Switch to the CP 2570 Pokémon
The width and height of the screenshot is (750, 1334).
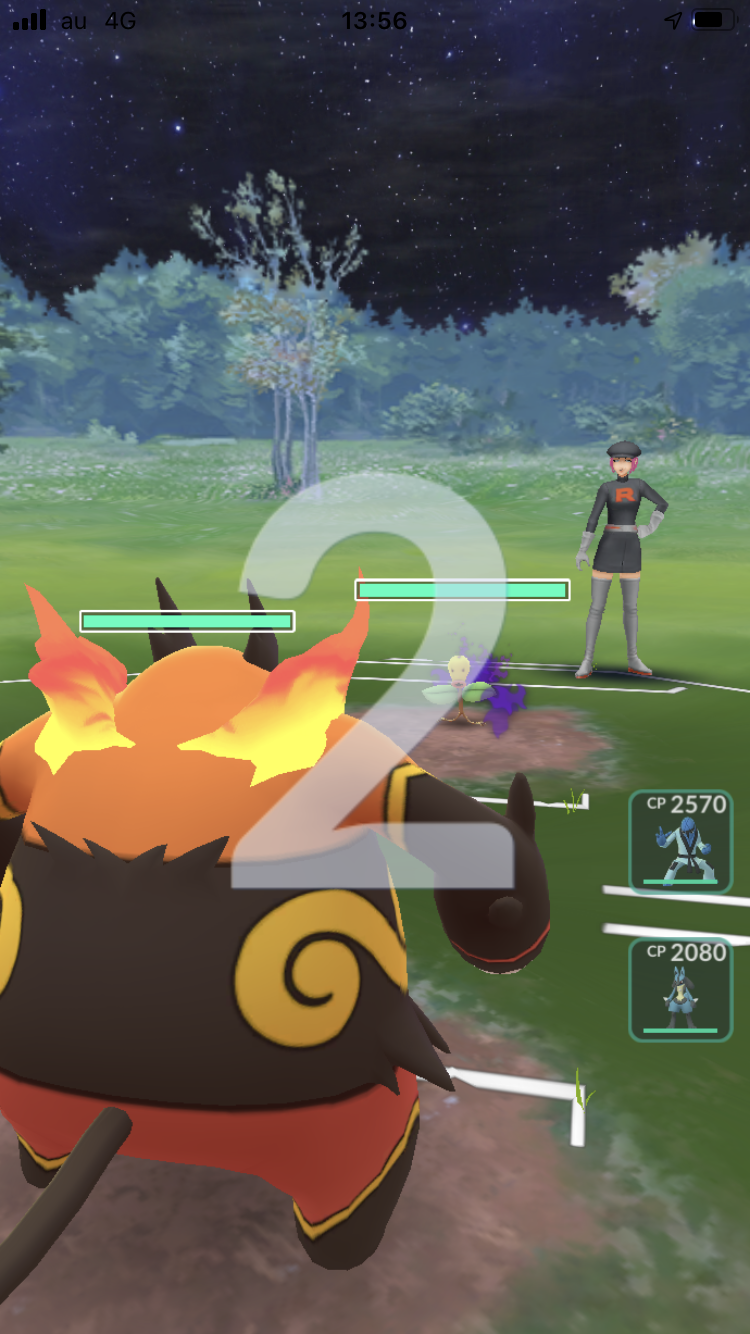pyautogui.click(x=680, y=841)
